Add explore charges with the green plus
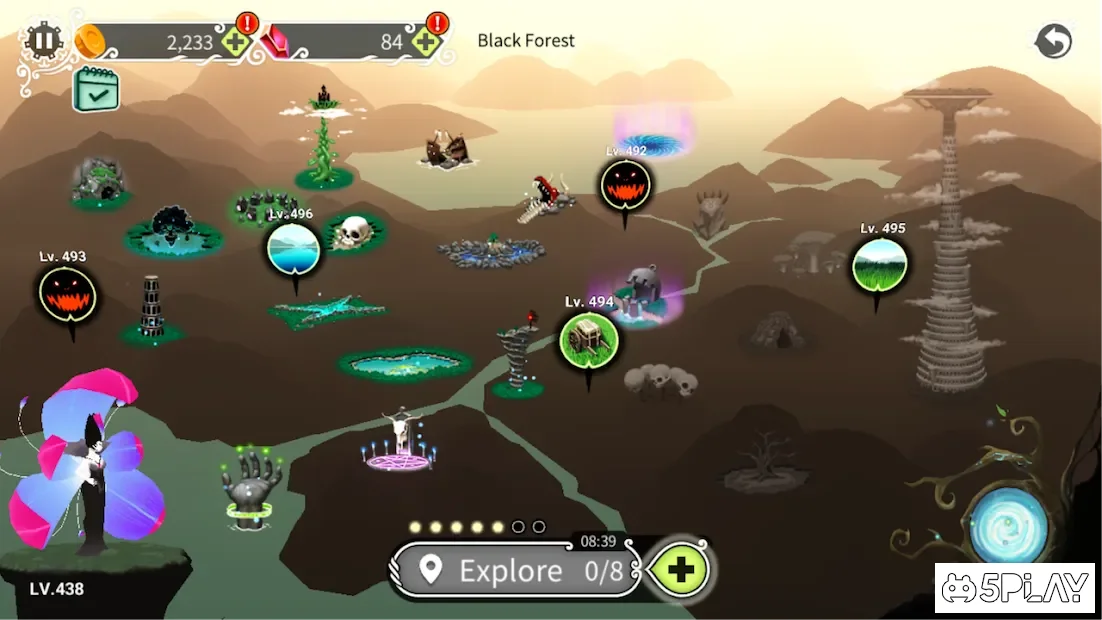The width and height of the screenshot is (1102, 620). (x=680, y=570)
